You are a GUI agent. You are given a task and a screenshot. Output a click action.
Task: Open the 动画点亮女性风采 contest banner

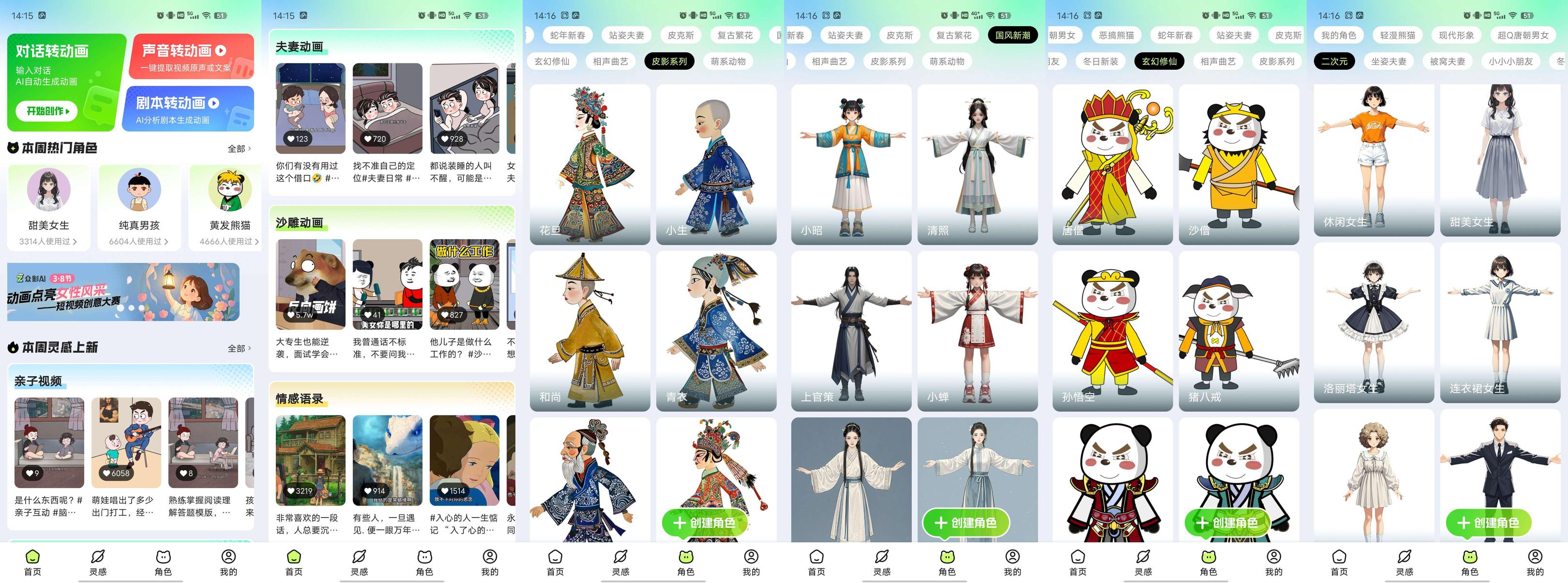(x=123, y=292)
